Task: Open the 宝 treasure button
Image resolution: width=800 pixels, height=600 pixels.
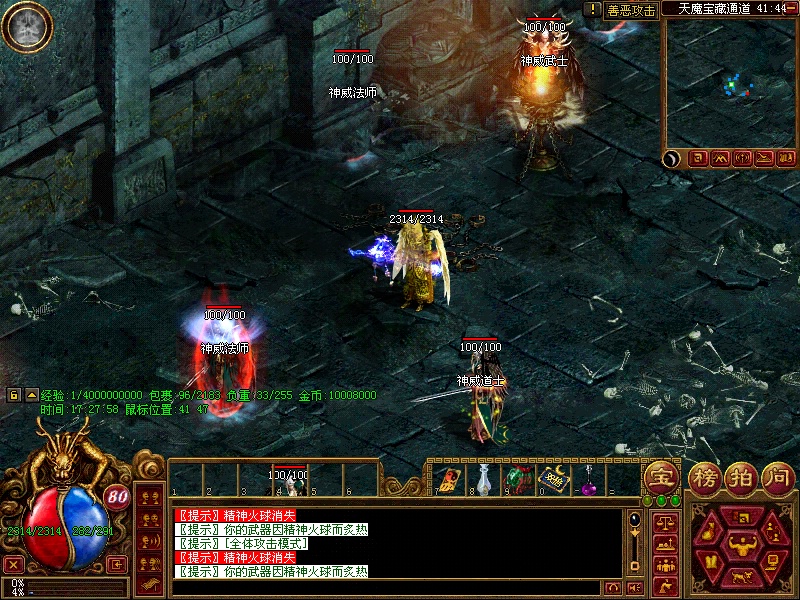Action: click(659, 476)
